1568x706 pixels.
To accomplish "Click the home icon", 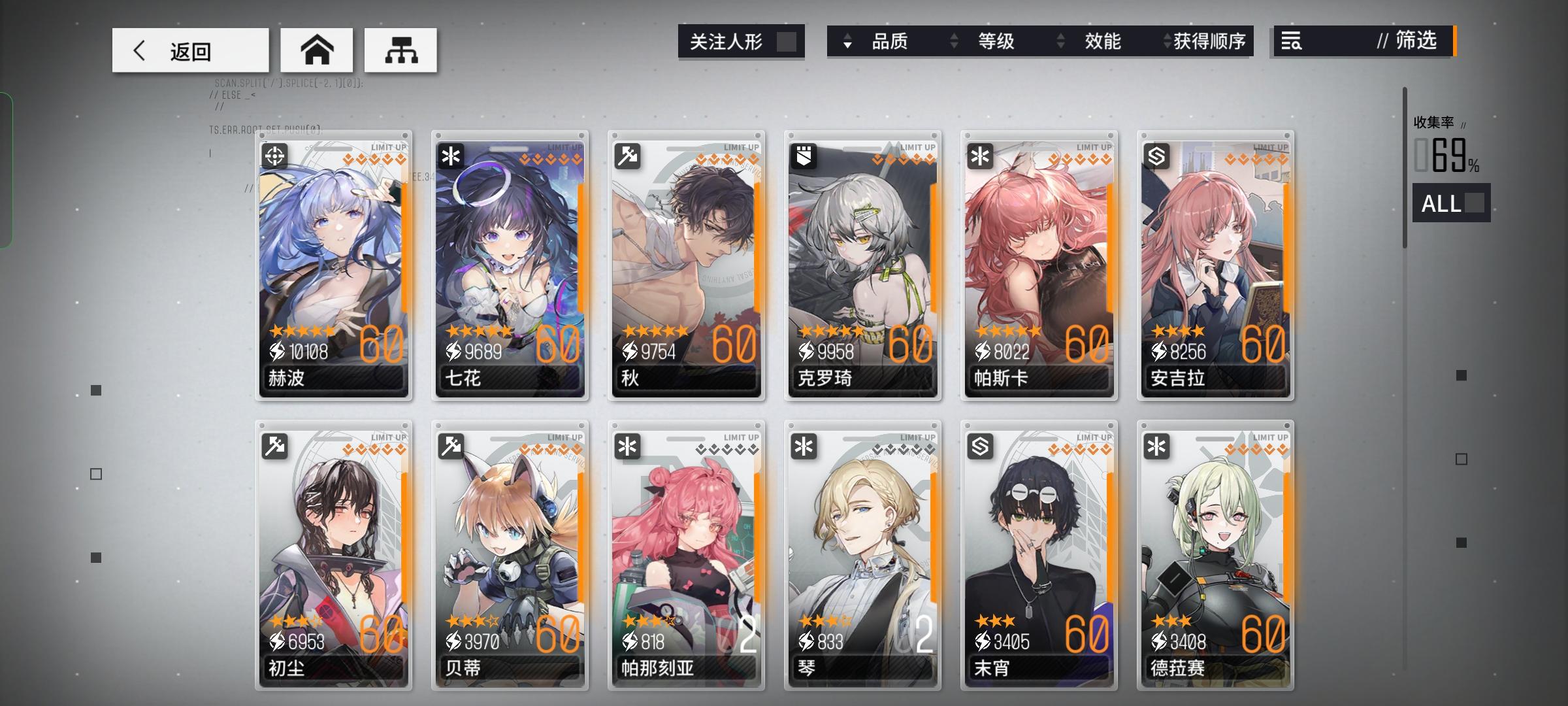I will [x=318, y=50].
